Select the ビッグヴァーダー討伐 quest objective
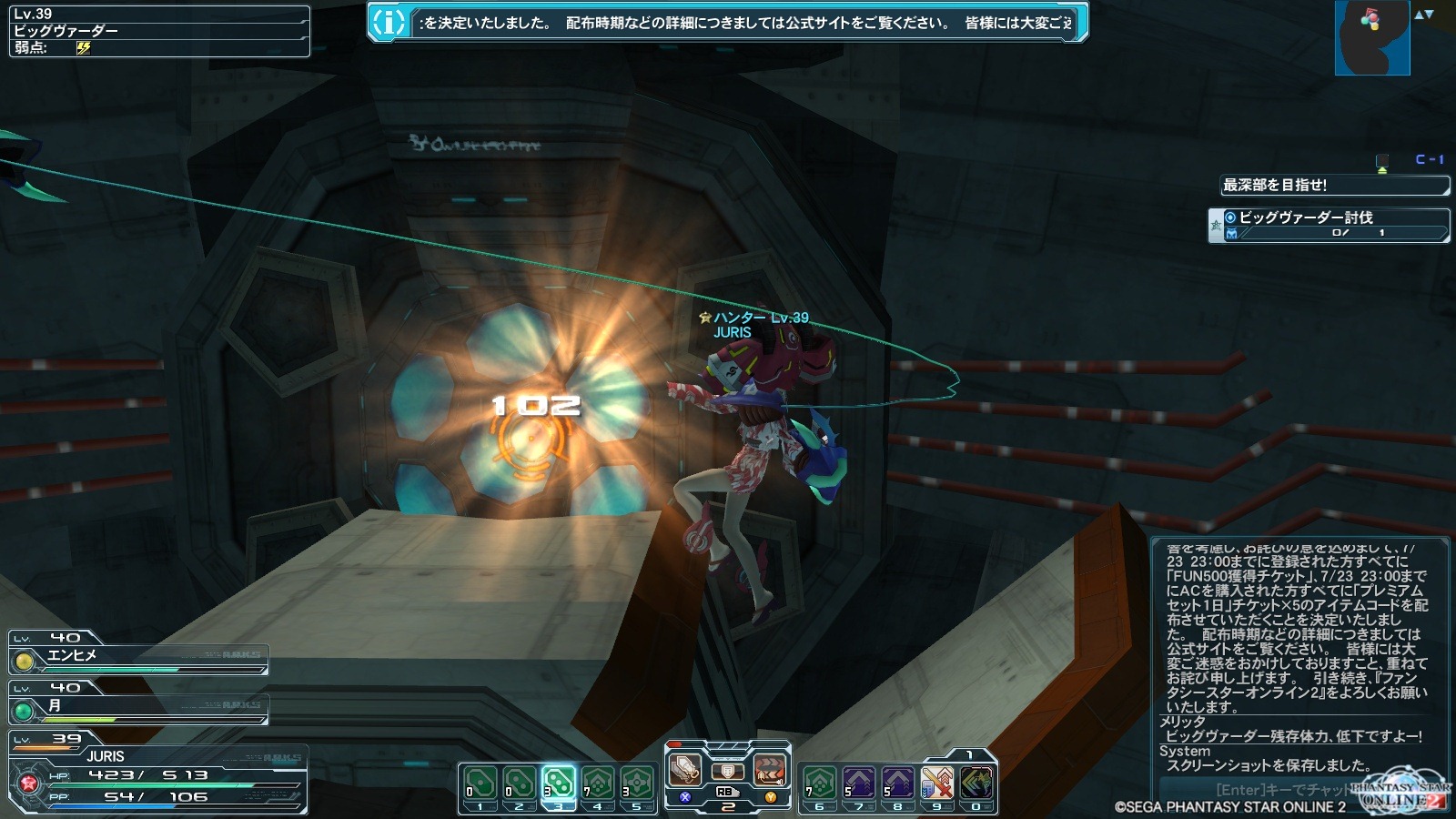Image resolution: width=1456 pixels, height=819 pixels. click(1329, 224)
